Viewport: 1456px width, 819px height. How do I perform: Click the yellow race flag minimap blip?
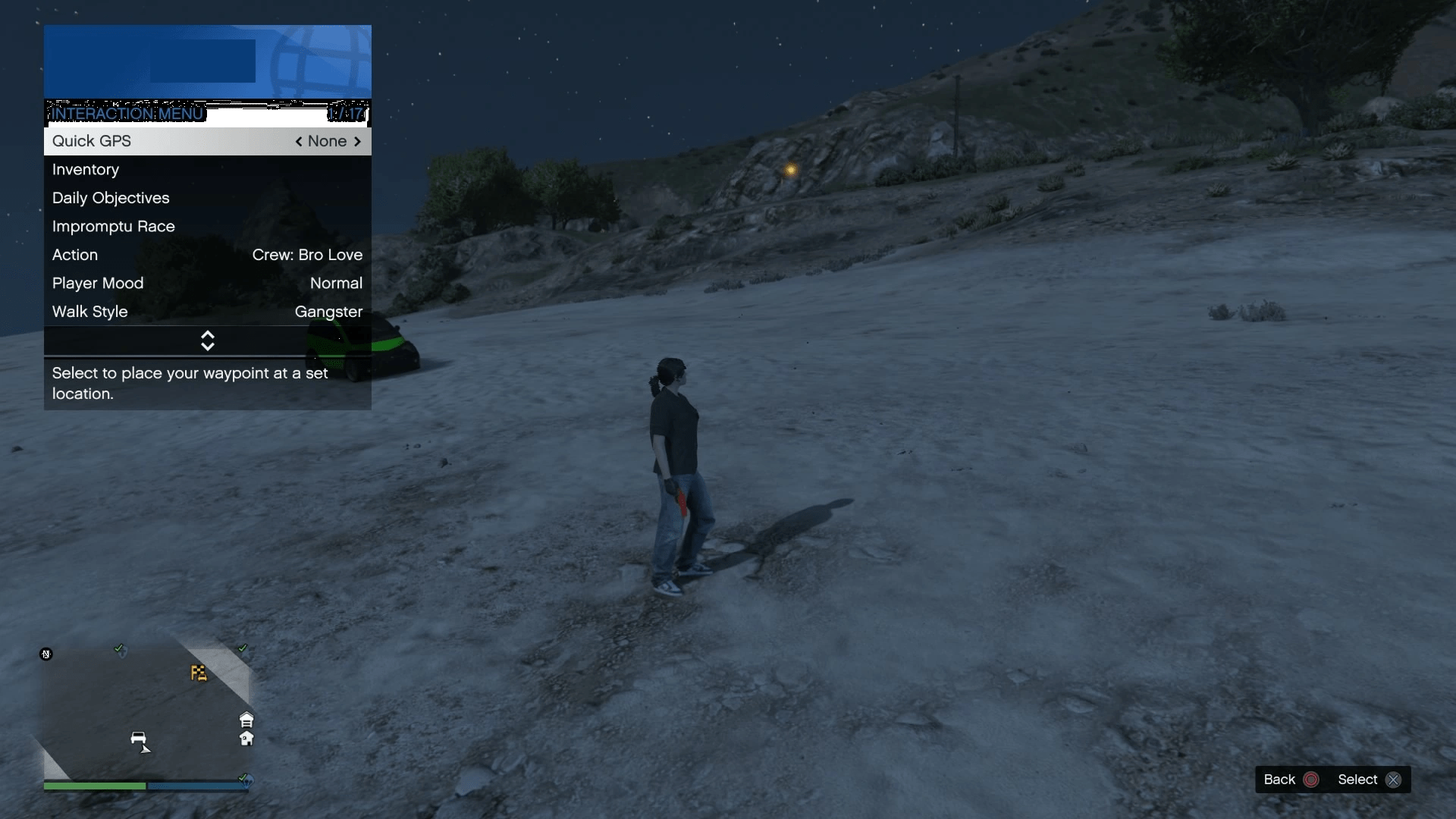(x=199, y=673)
